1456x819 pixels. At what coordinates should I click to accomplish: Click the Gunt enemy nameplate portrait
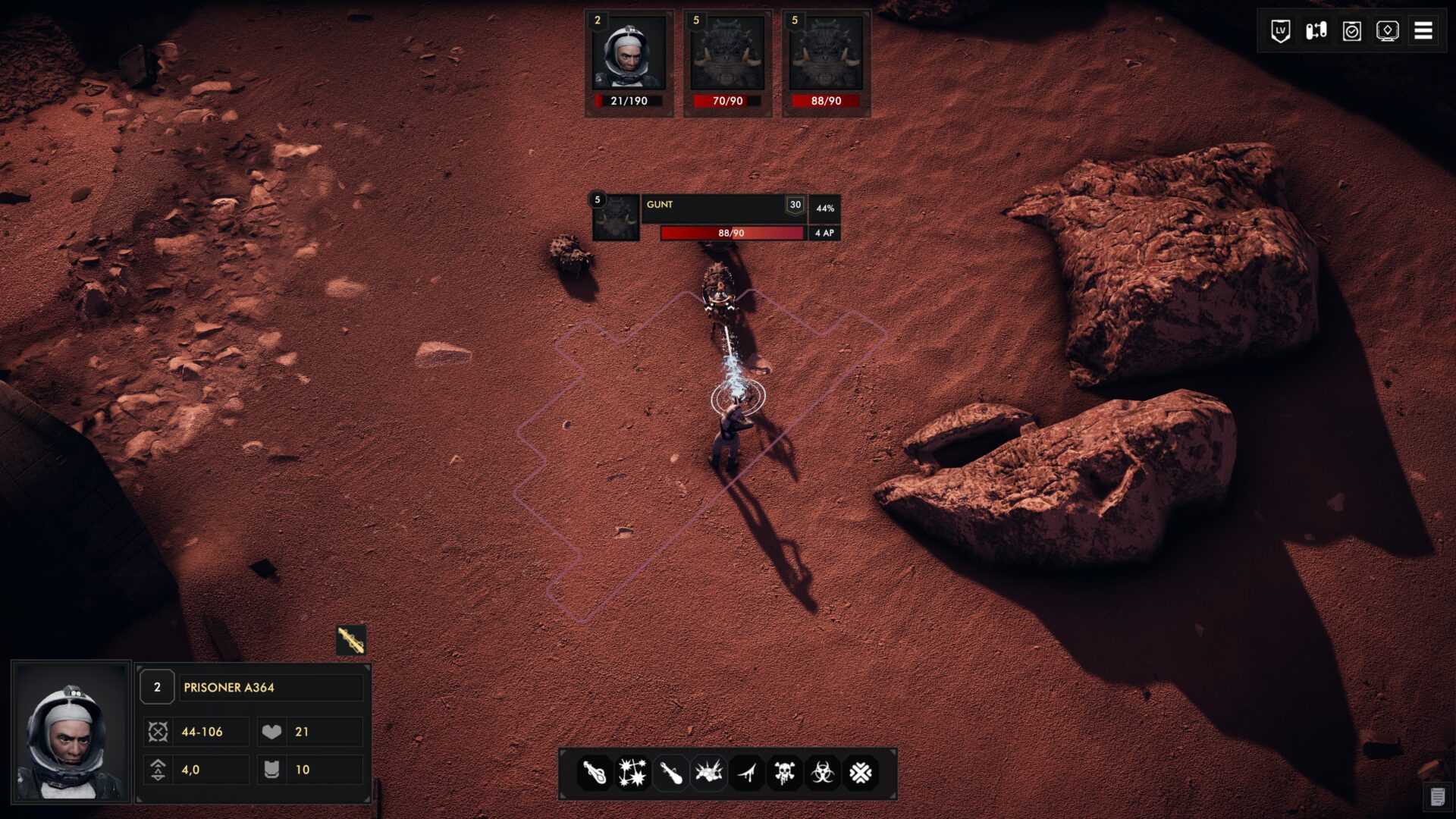[x=615, y=218]
